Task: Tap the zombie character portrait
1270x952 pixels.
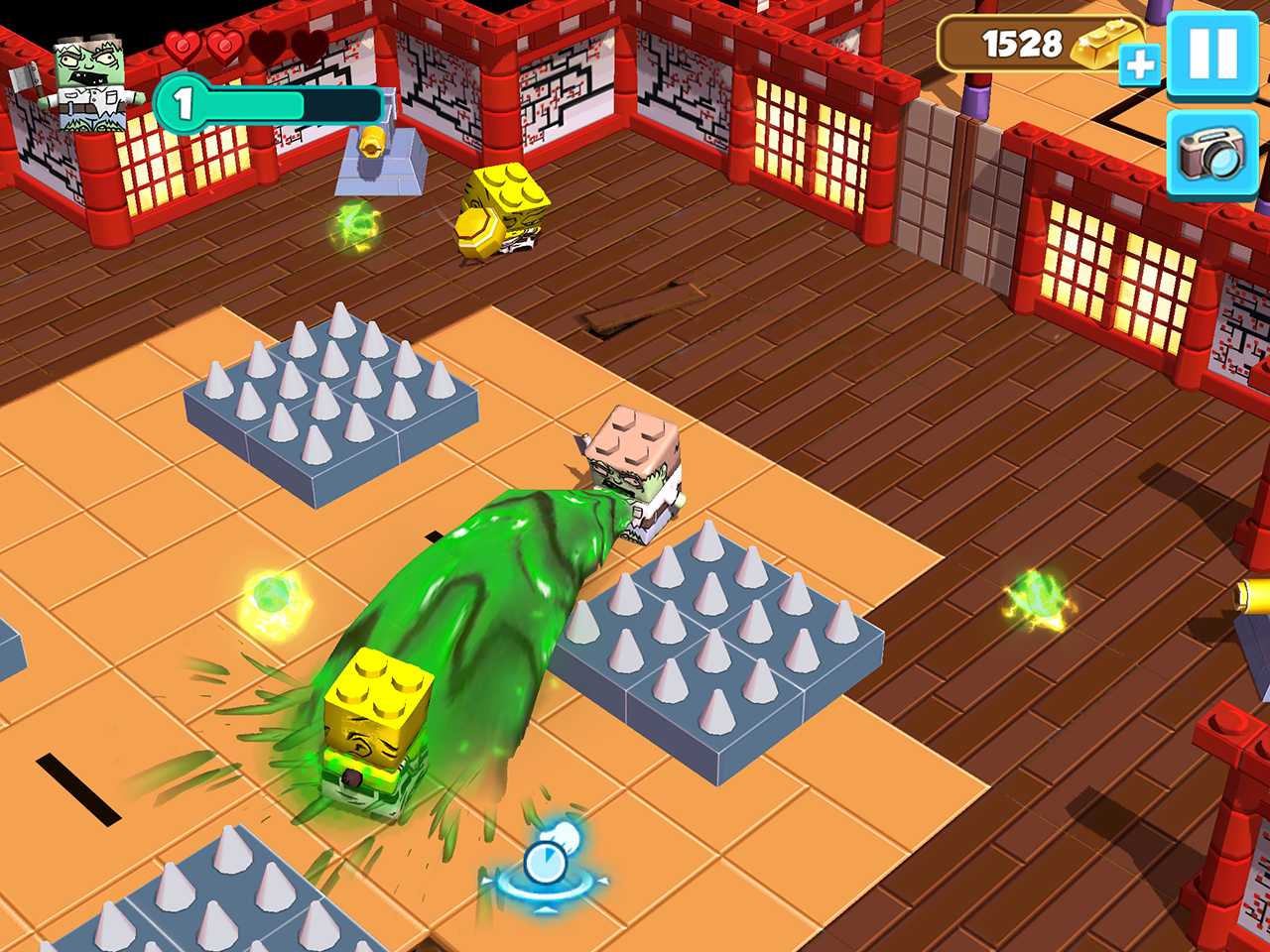Action: tap(87, 83)
